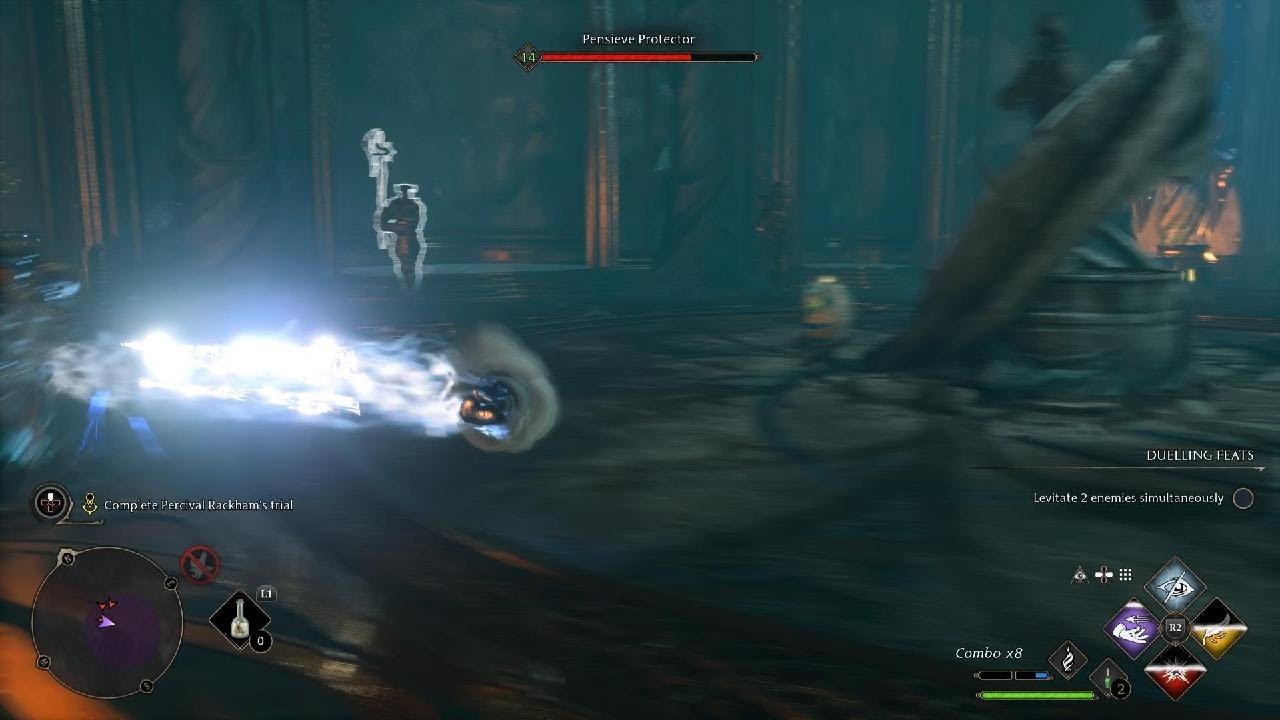The image size is (1280, 720).
Task: Use the red burst damage spell
Action: (x=1175, y=669)
